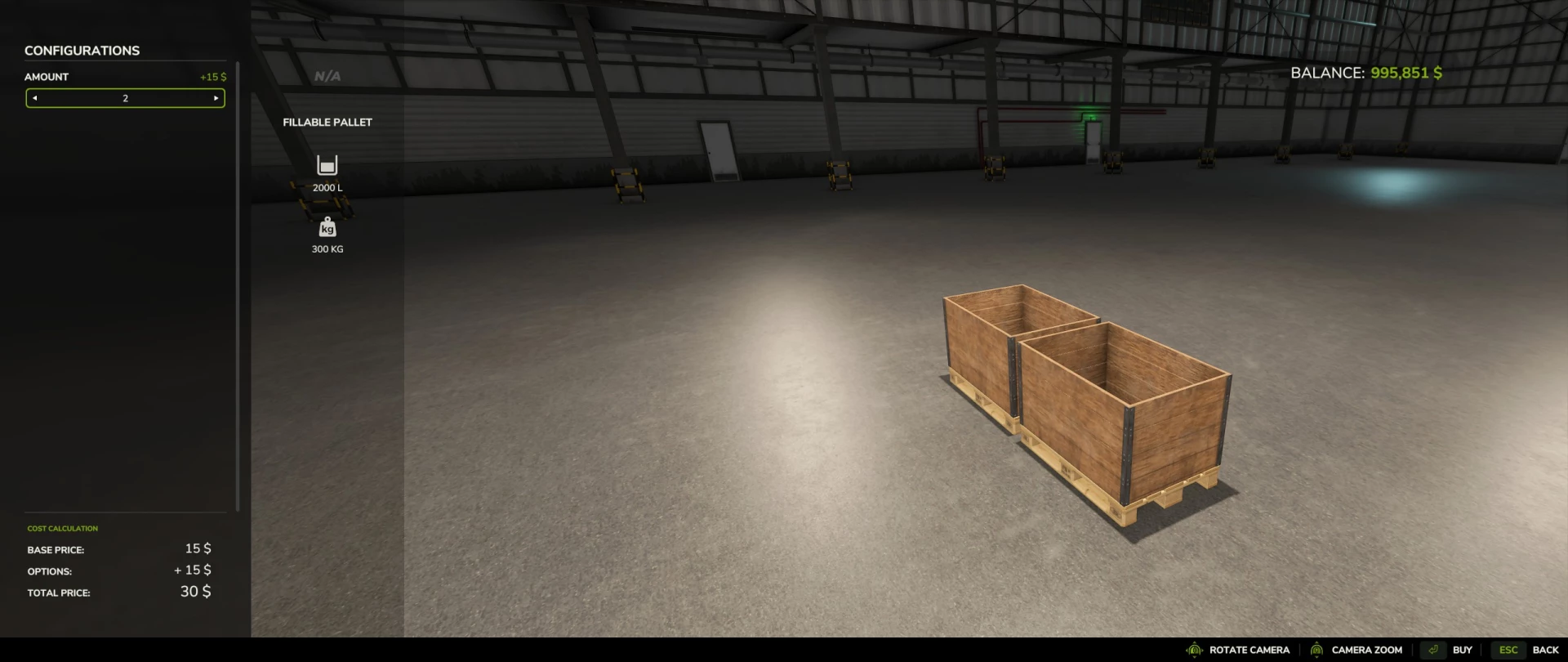Click the 300 KG weight icon
Screen dimensions: 1568x662
tap(327, 226)
